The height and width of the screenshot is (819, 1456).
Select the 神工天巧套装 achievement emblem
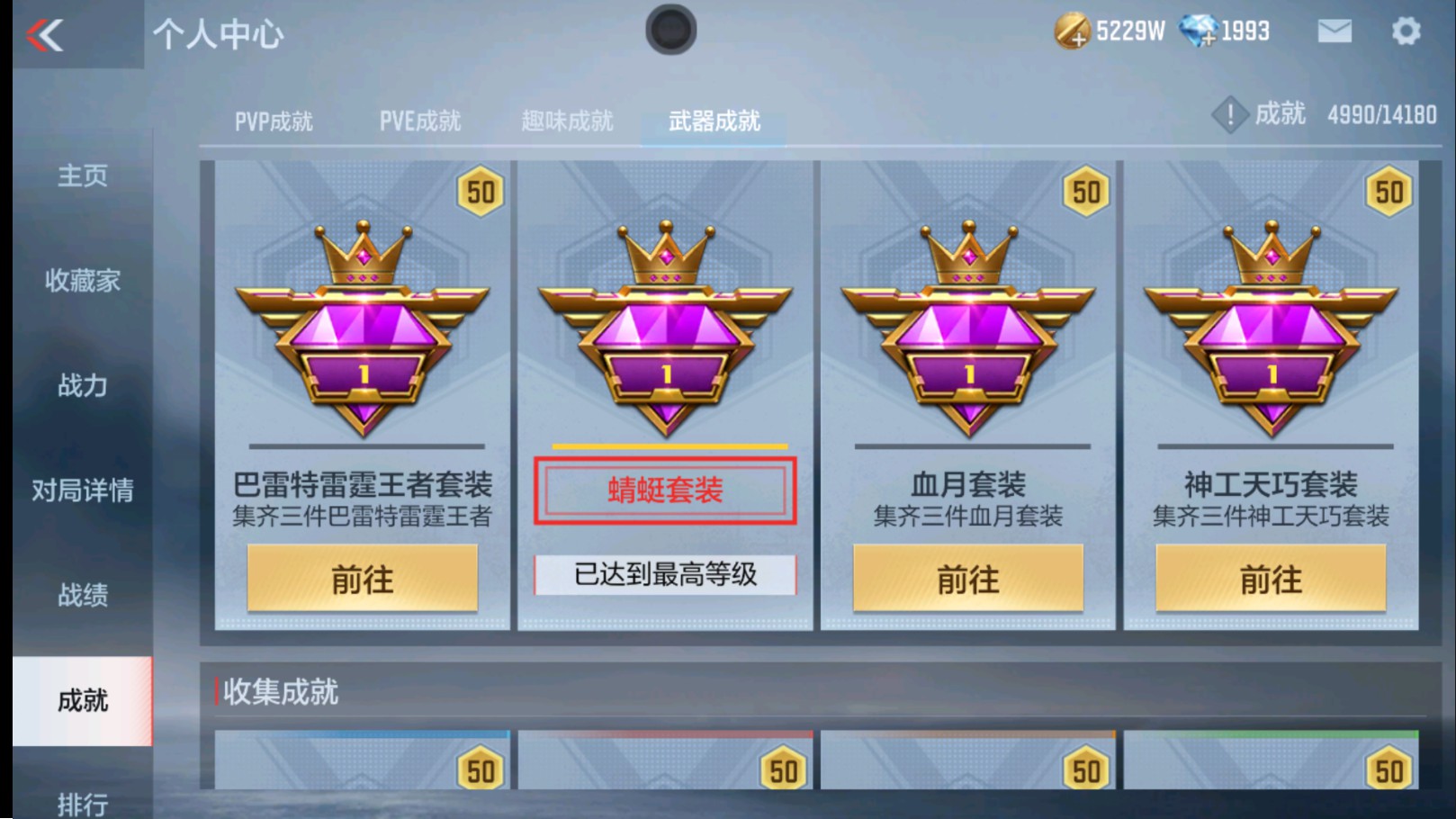1271,324
